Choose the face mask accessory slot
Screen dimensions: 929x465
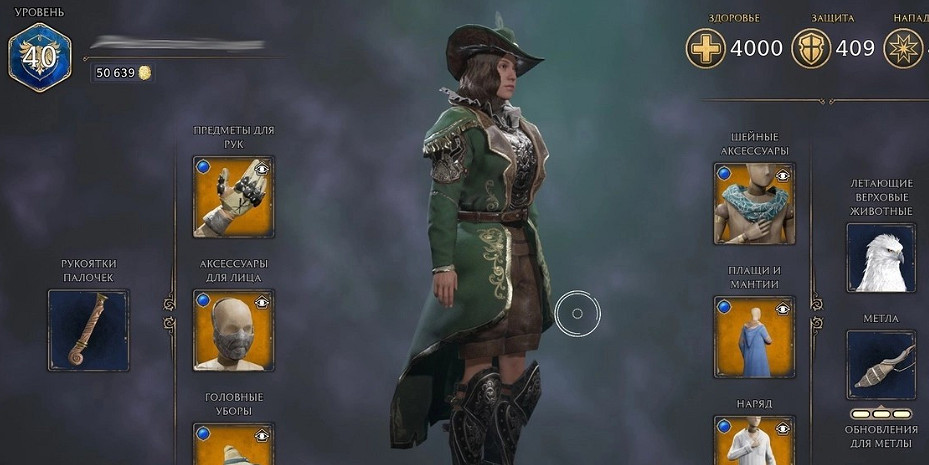click(232, 331)
